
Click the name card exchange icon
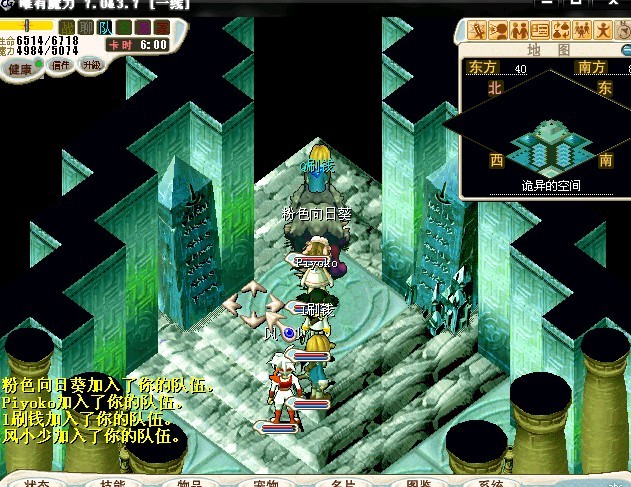[x=540, y=30]
